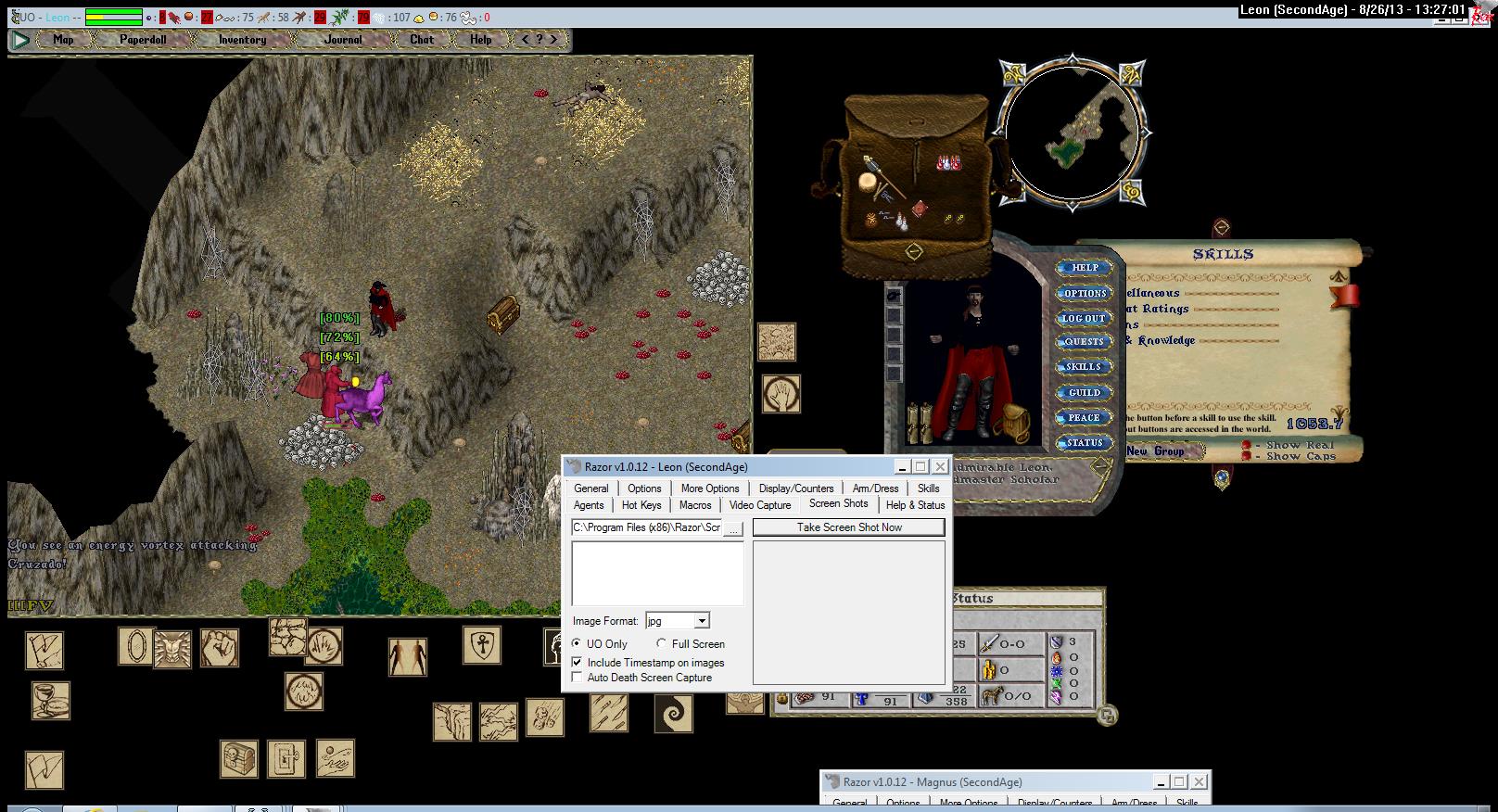Show character STATUS from the paperdoll
Screen dimensions: 1498x812
[1085, 443]
